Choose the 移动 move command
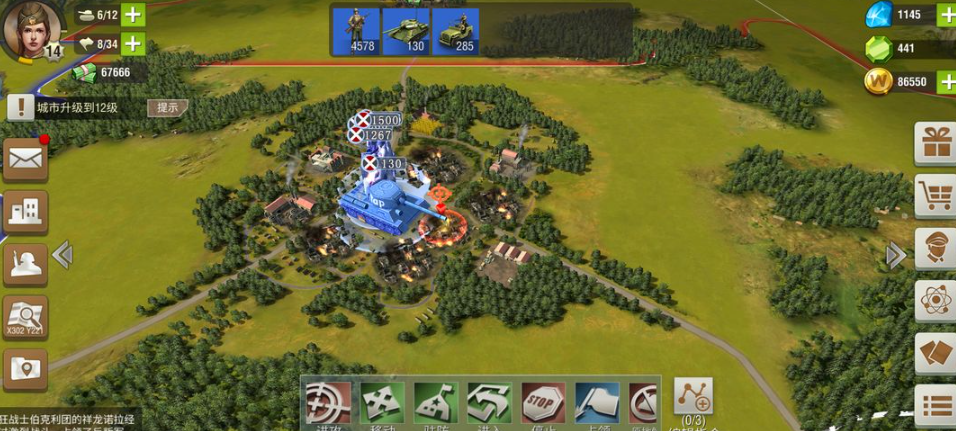 (381, 403)
